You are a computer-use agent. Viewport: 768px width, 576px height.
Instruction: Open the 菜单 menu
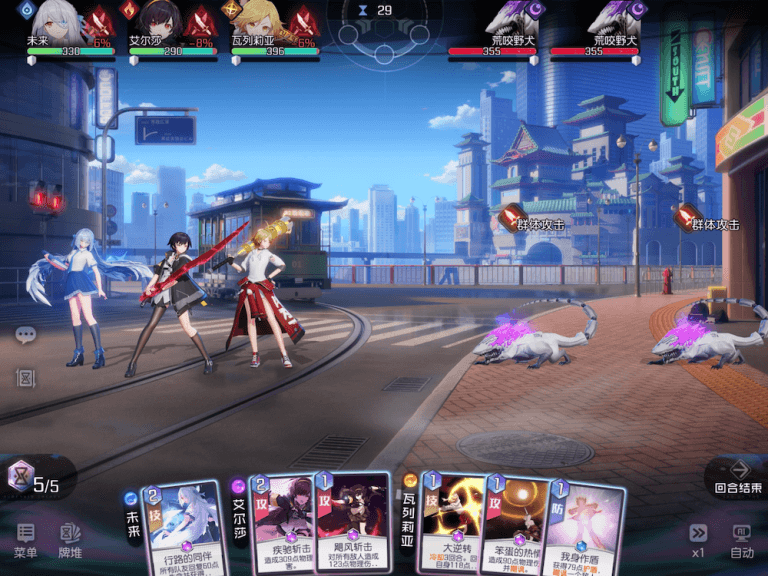(26, 540)
